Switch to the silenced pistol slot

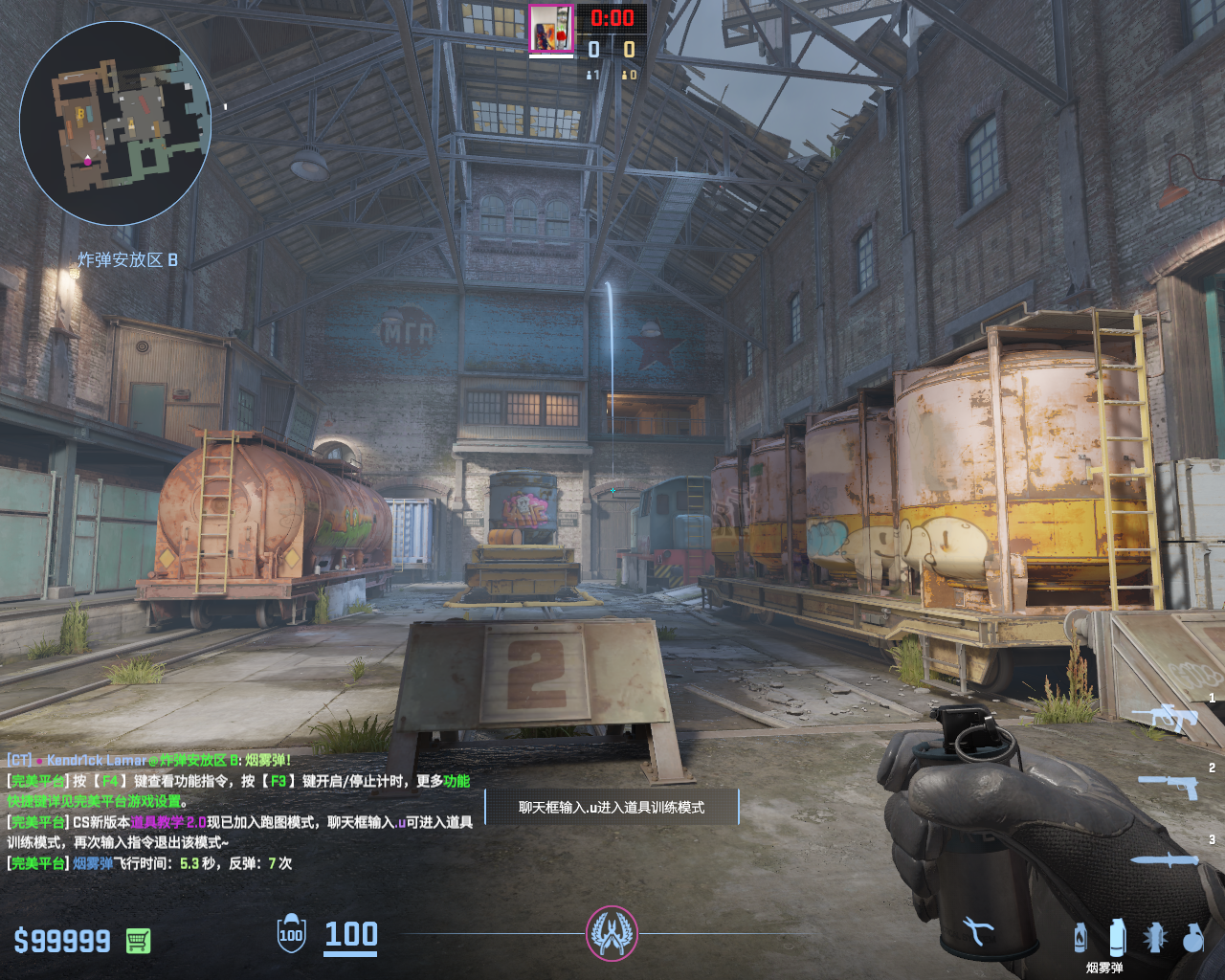coord(1169,786)
